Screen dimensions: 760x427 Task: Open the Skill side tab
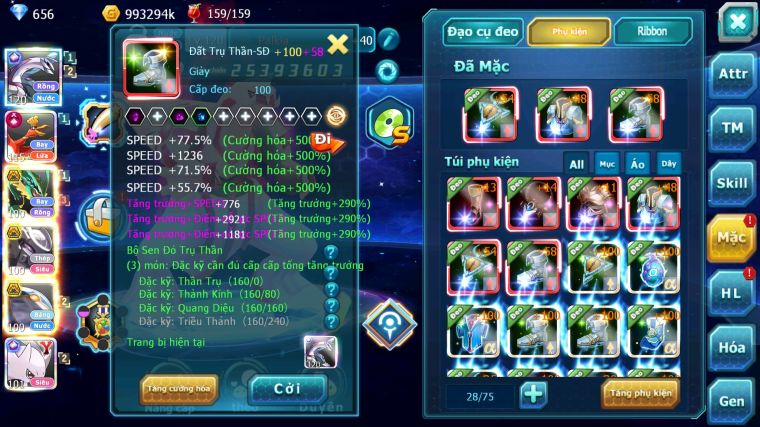733,183
